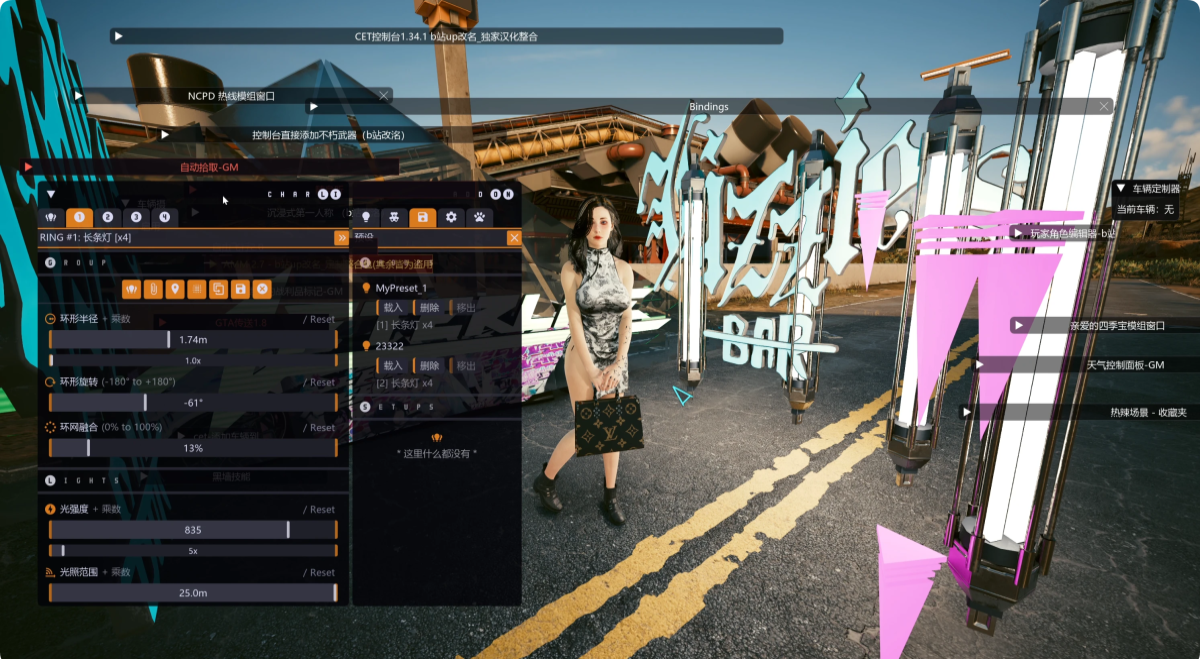
Task: Close the Bindings window
Action: [x=1104, y=106]
